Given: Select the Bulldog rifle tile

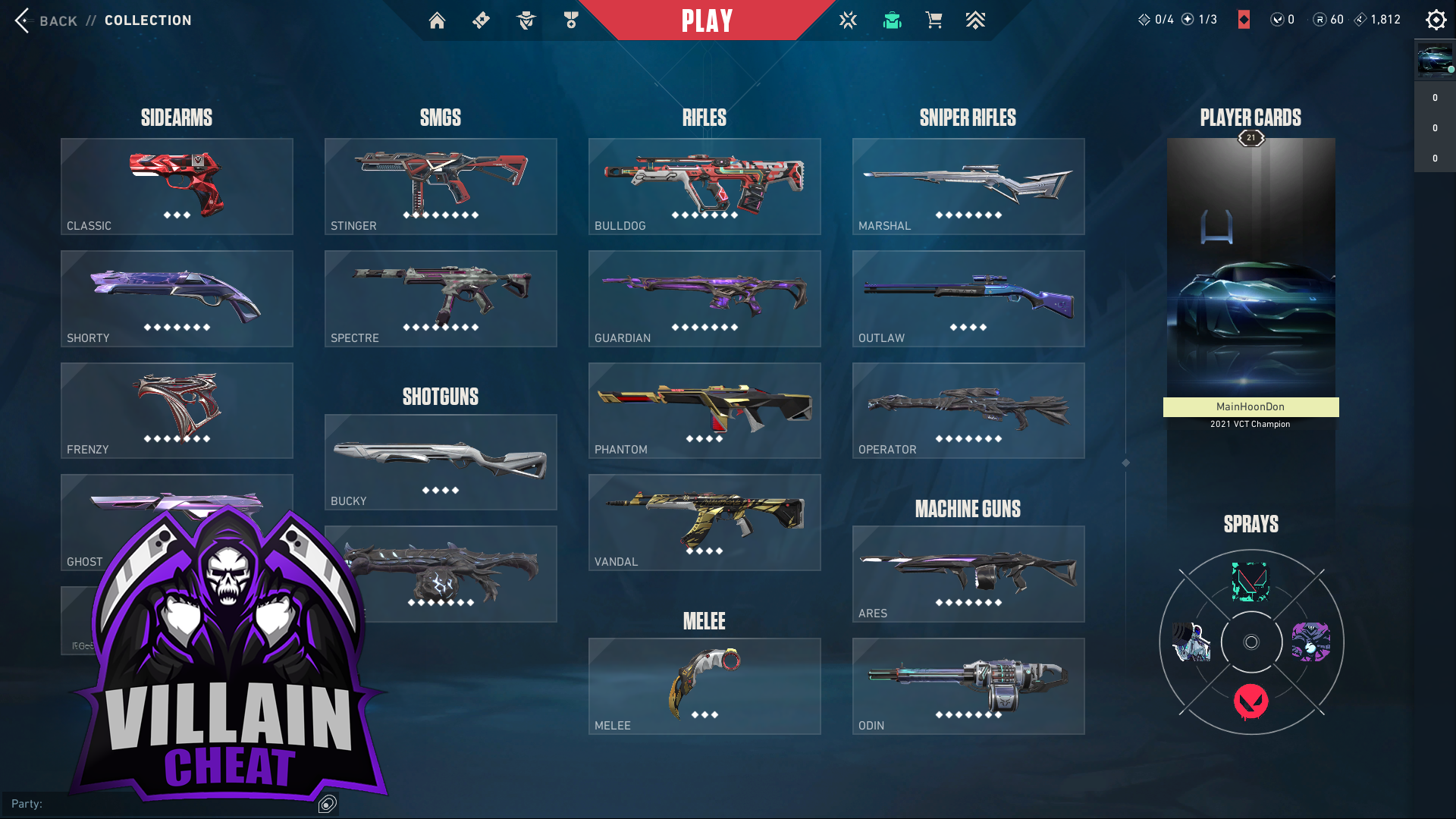Looking at the screenshot, I should 704,187.
